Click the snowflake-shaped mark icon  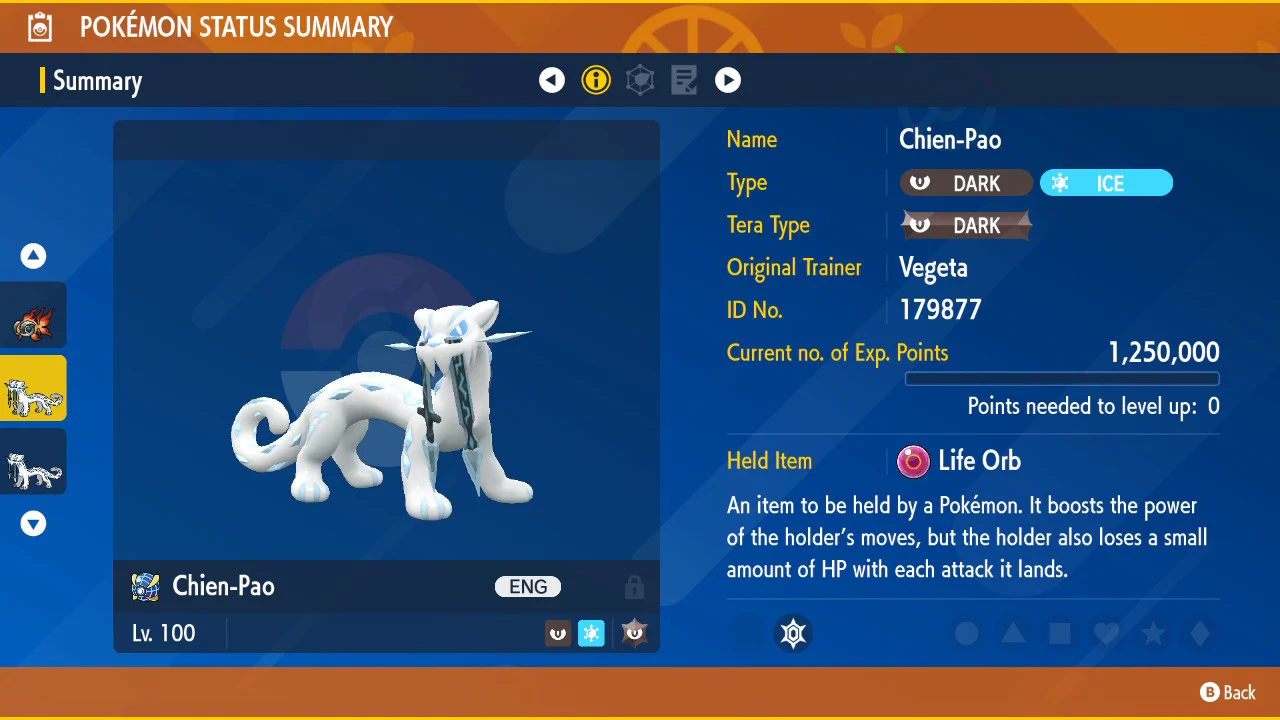point(793,633)
